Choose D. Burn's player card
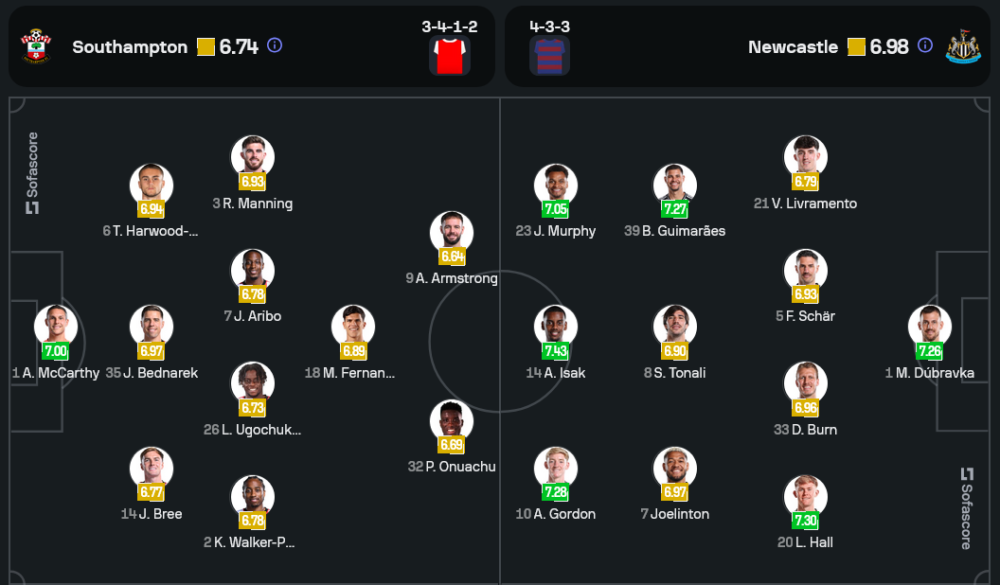1000x585 pixels. 805,383
